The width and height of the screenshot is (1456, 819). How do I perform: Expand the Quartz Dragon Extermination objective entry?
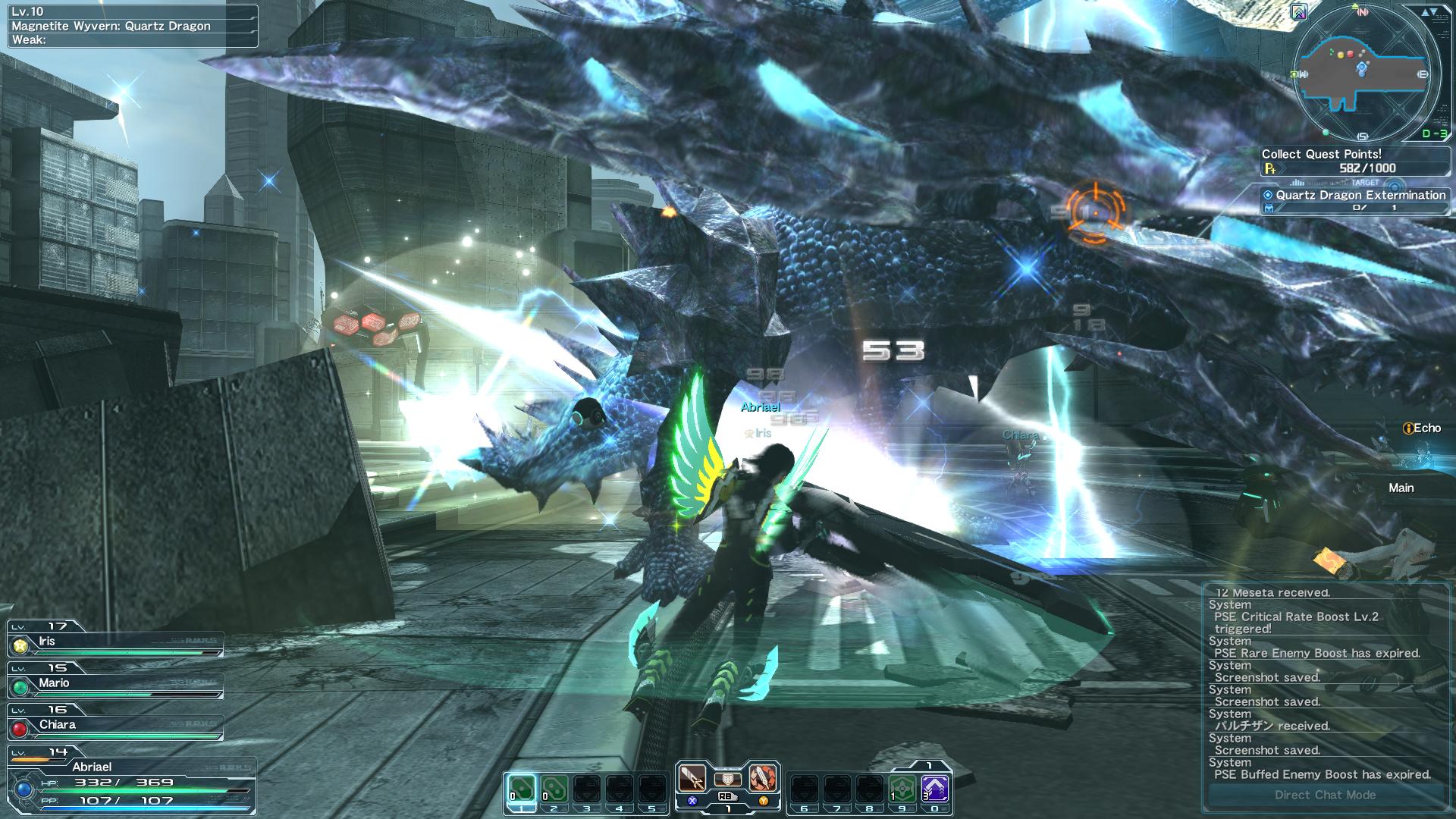(x=1357, y=196)
